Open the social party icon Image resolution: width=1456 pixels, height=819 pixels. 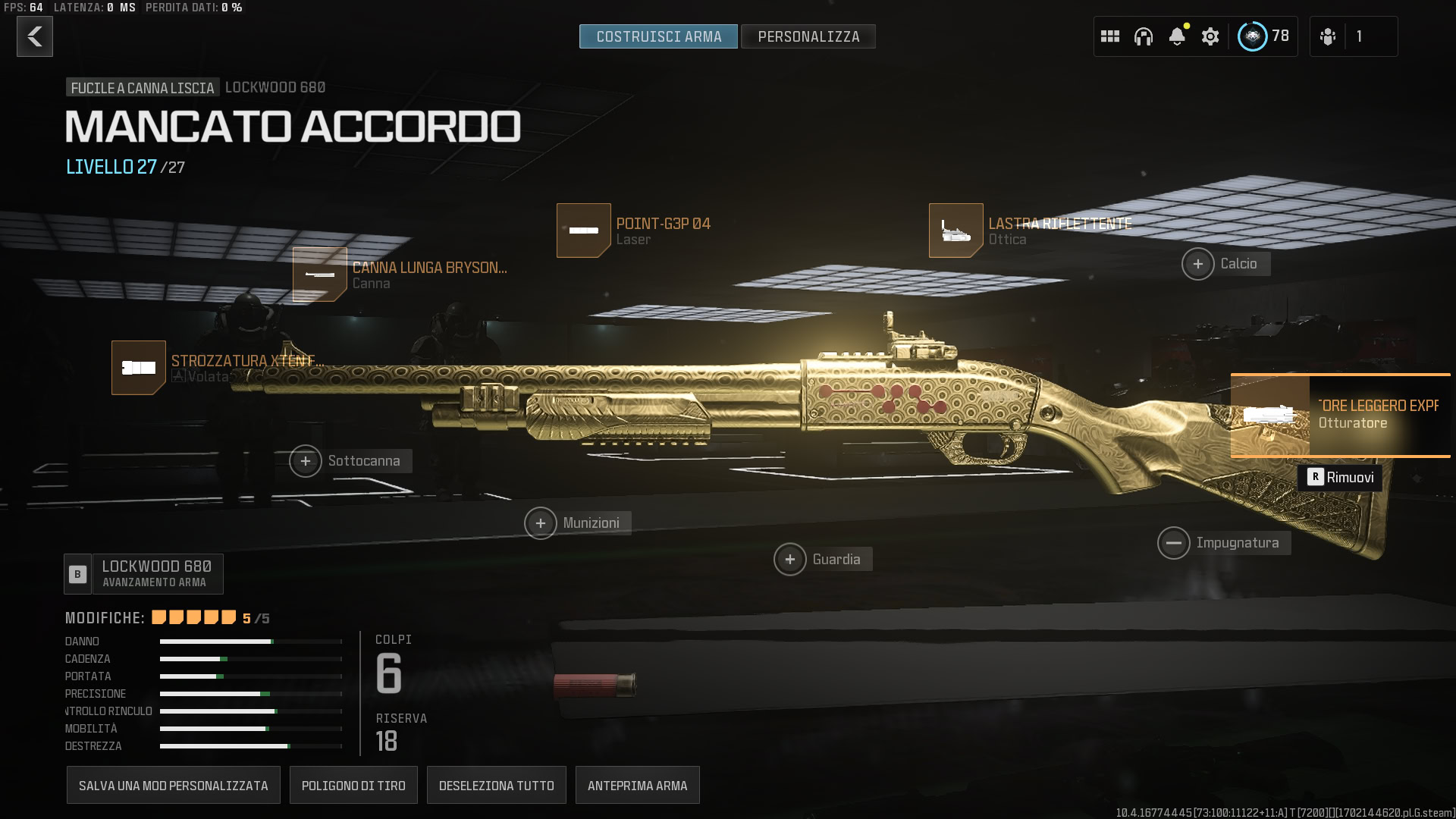(x=1328, y=36)
